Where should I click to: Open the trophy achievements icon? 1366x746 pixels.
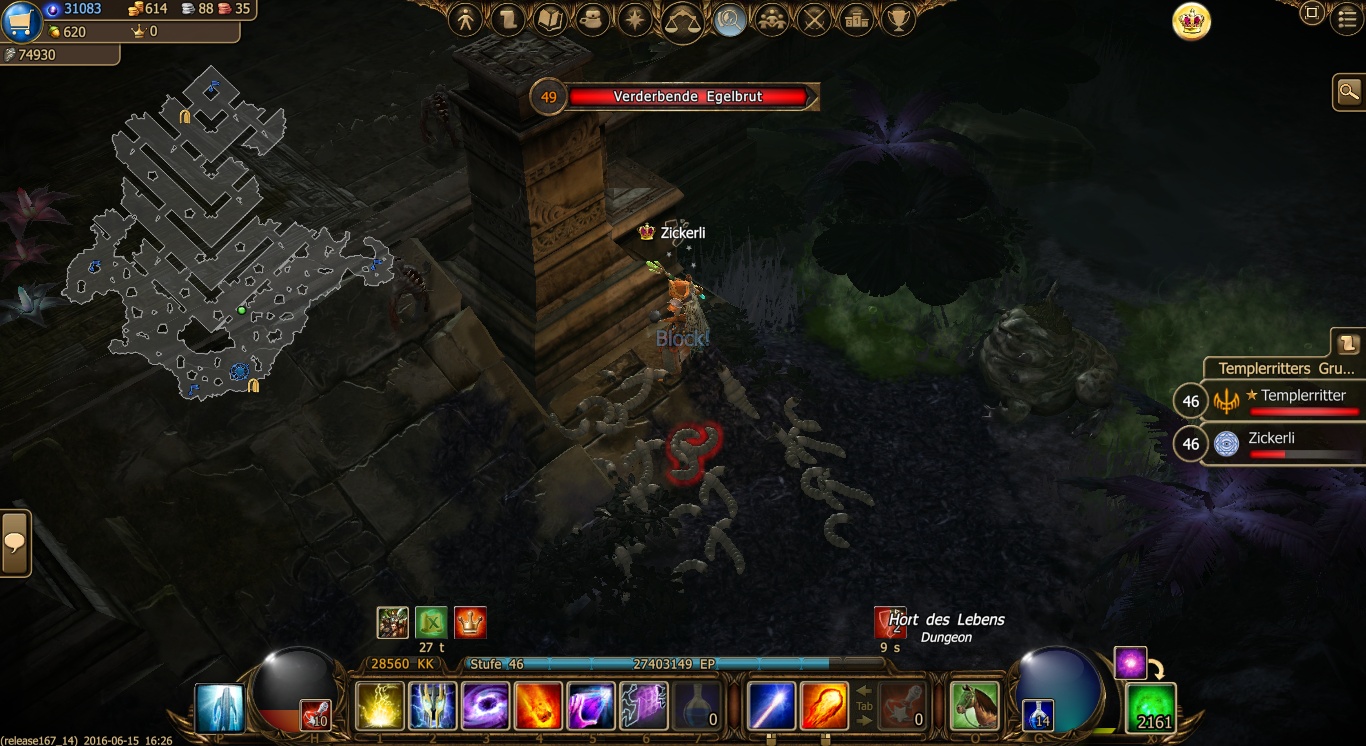(899, 19)
